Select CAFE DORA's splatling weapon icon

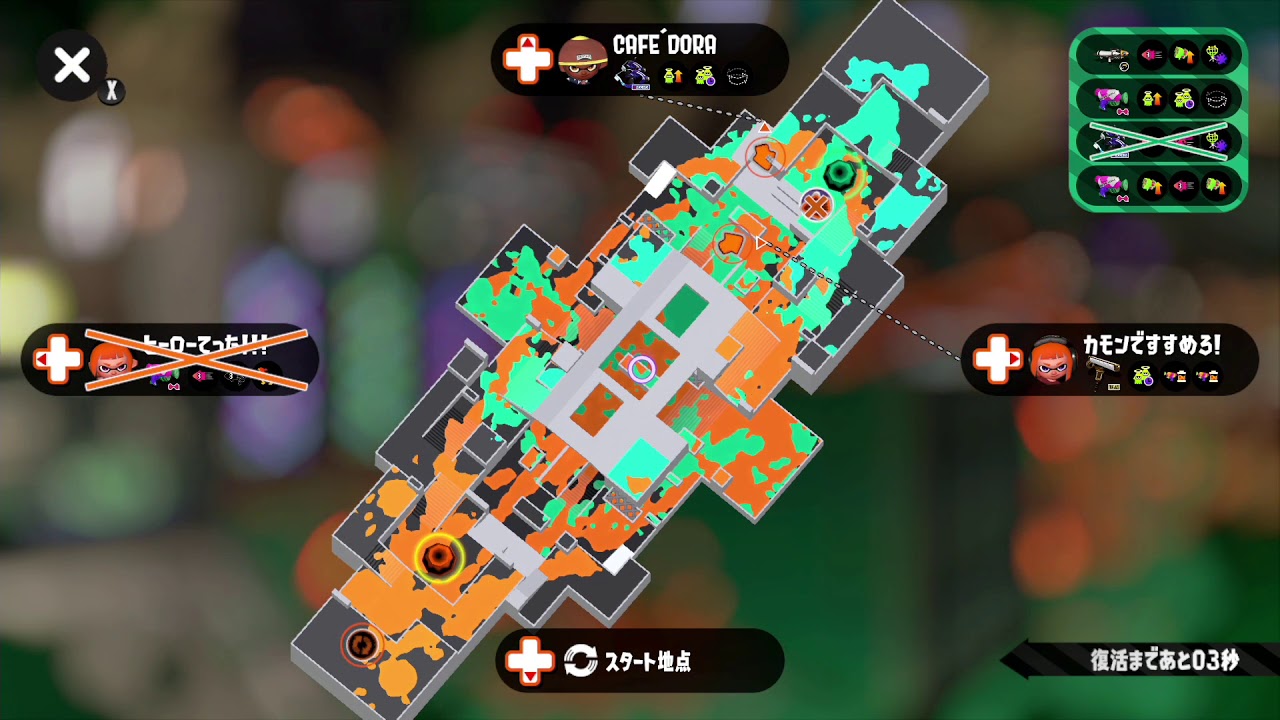pyautogui.click(x=633, y=75)
